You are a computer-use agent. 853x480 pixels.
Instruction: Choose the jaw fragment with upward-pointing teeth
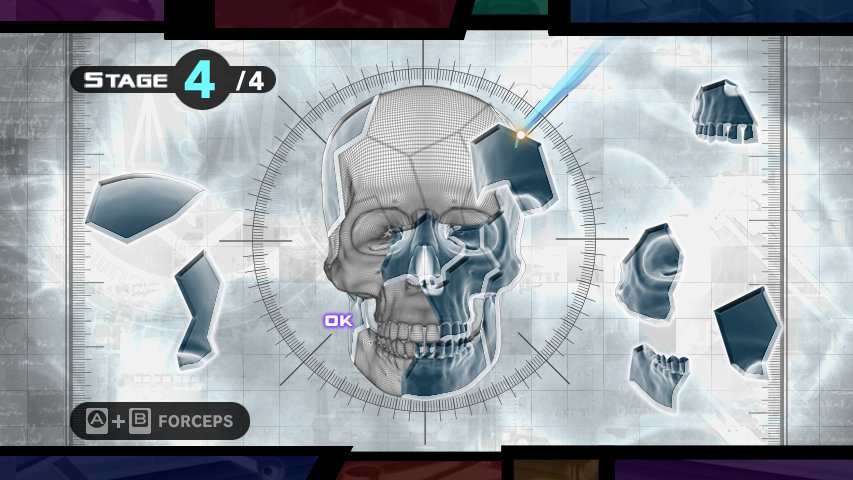[658, 376]
